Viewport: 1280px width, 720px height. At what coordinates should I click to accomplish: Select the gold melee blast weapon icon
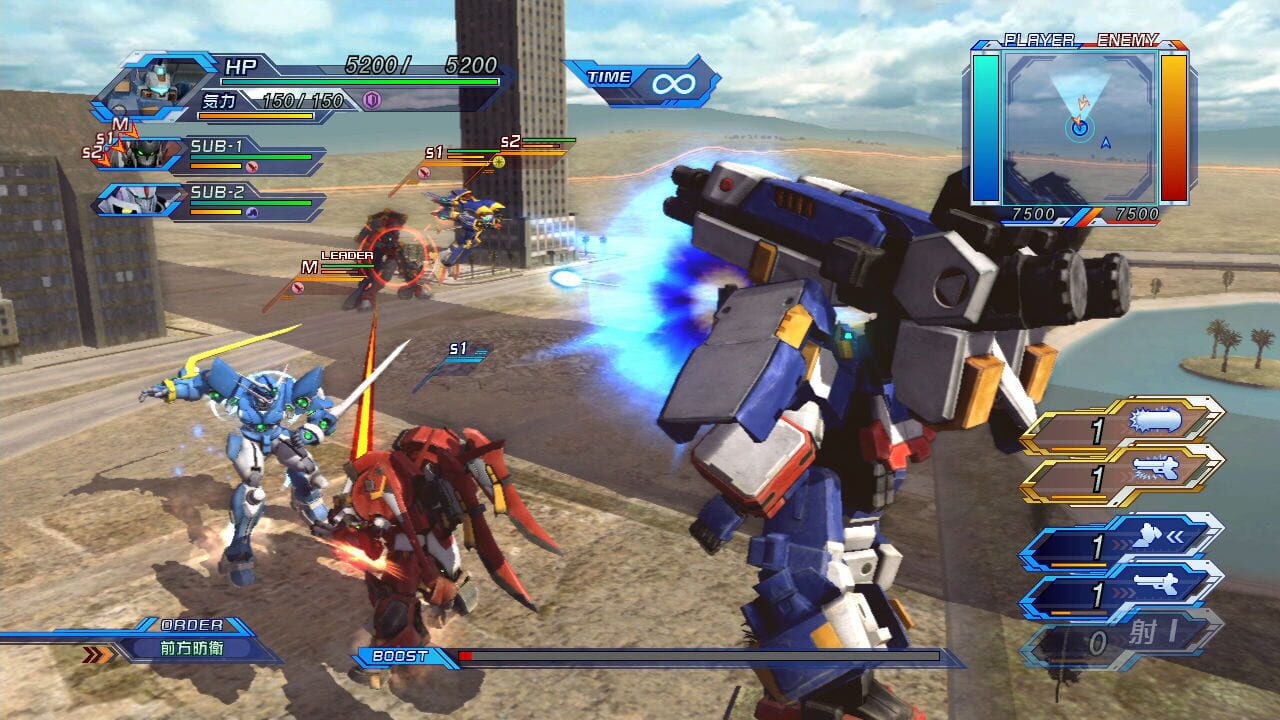click(x=1153, y=420)
